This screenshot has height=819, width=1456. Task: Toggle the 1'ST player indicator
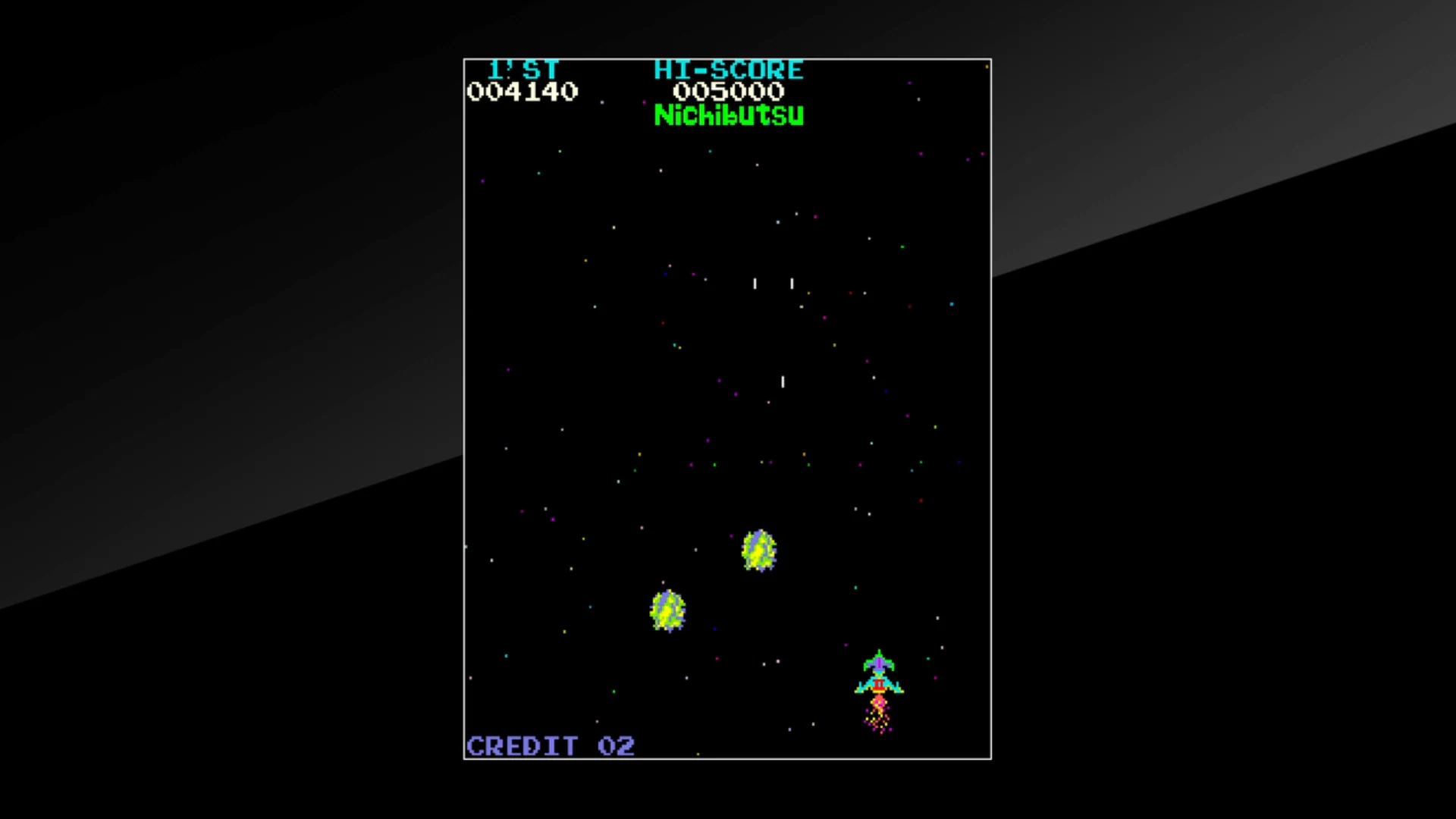click(524, 69)
